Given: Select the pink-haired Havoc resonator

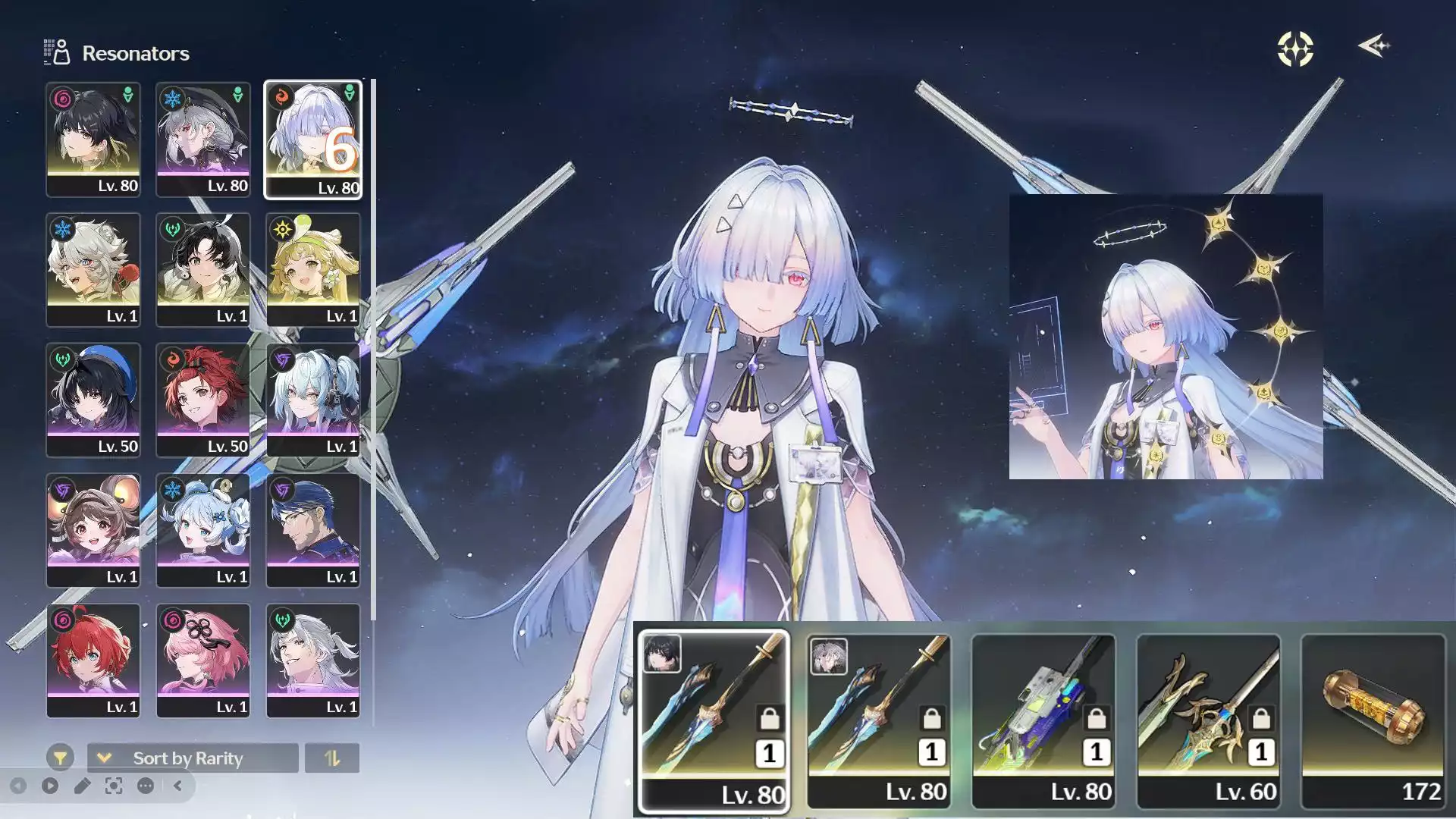Looking at the screenshot, I should (x=202, y=661).
